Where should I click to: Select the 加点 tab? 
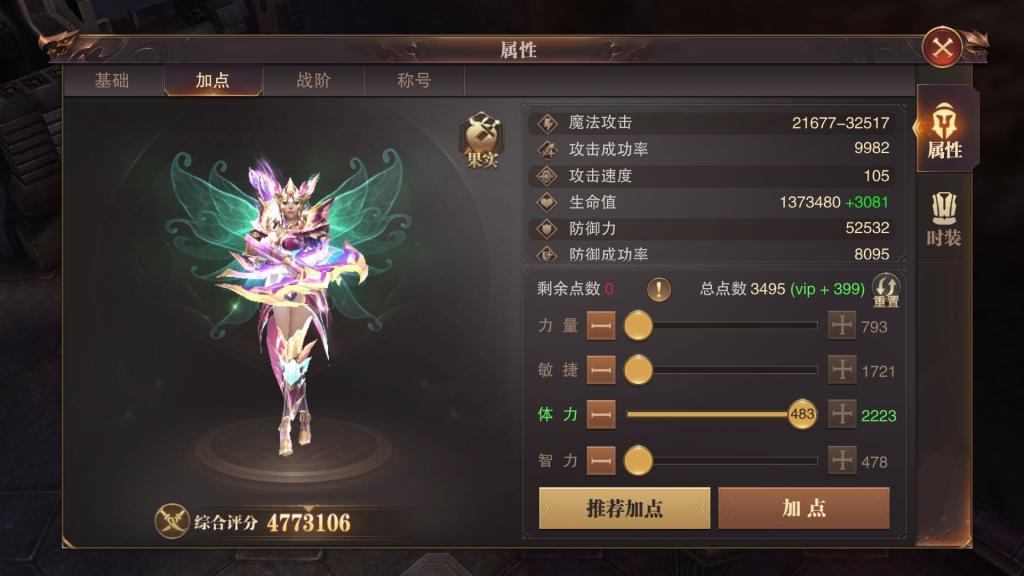212,81
